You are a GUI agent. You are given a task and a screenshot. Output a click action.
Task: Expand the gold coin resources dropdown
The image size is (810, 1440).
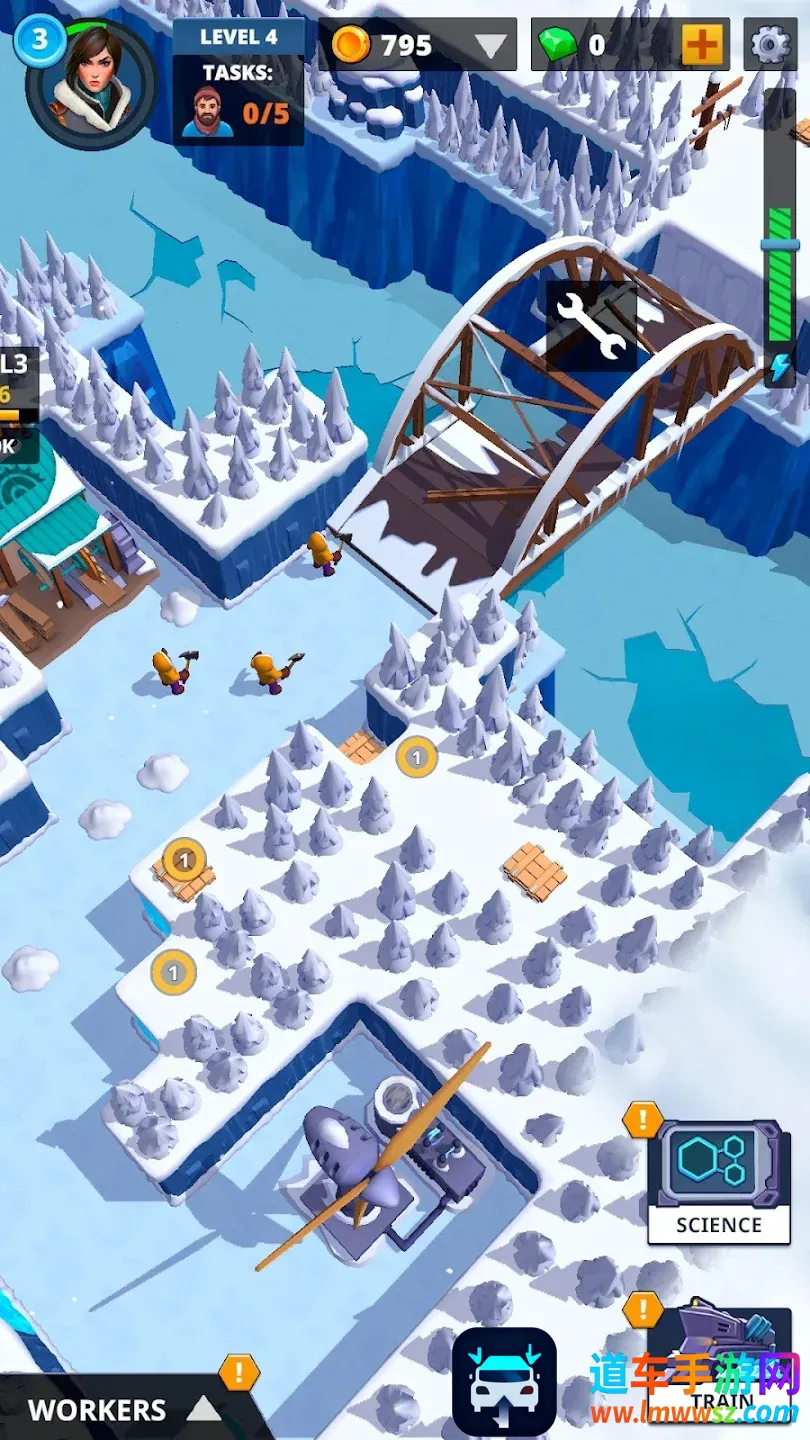490,46
